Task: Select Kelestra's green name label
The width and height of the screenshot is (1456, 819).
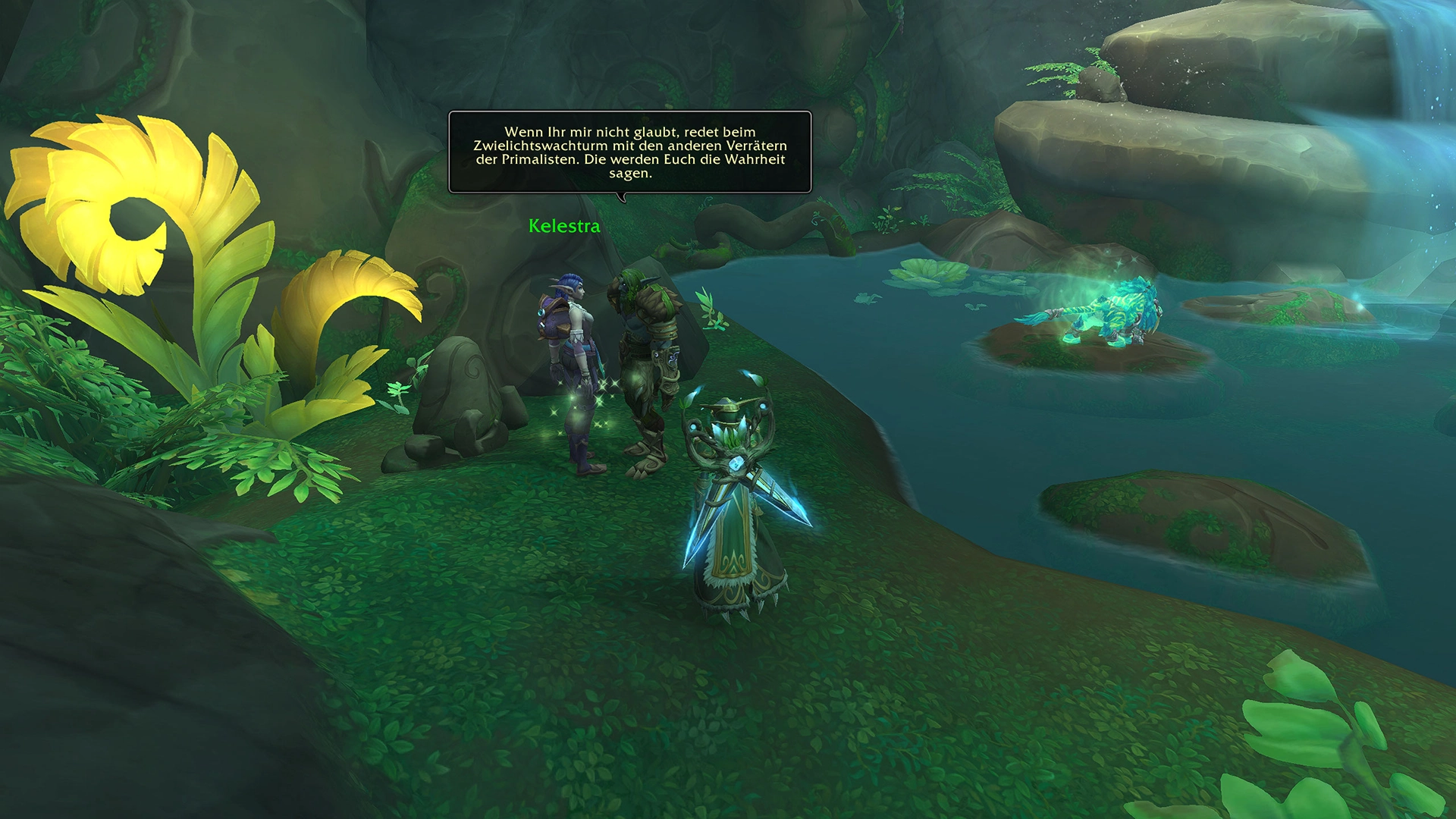Action: [564, 226]
